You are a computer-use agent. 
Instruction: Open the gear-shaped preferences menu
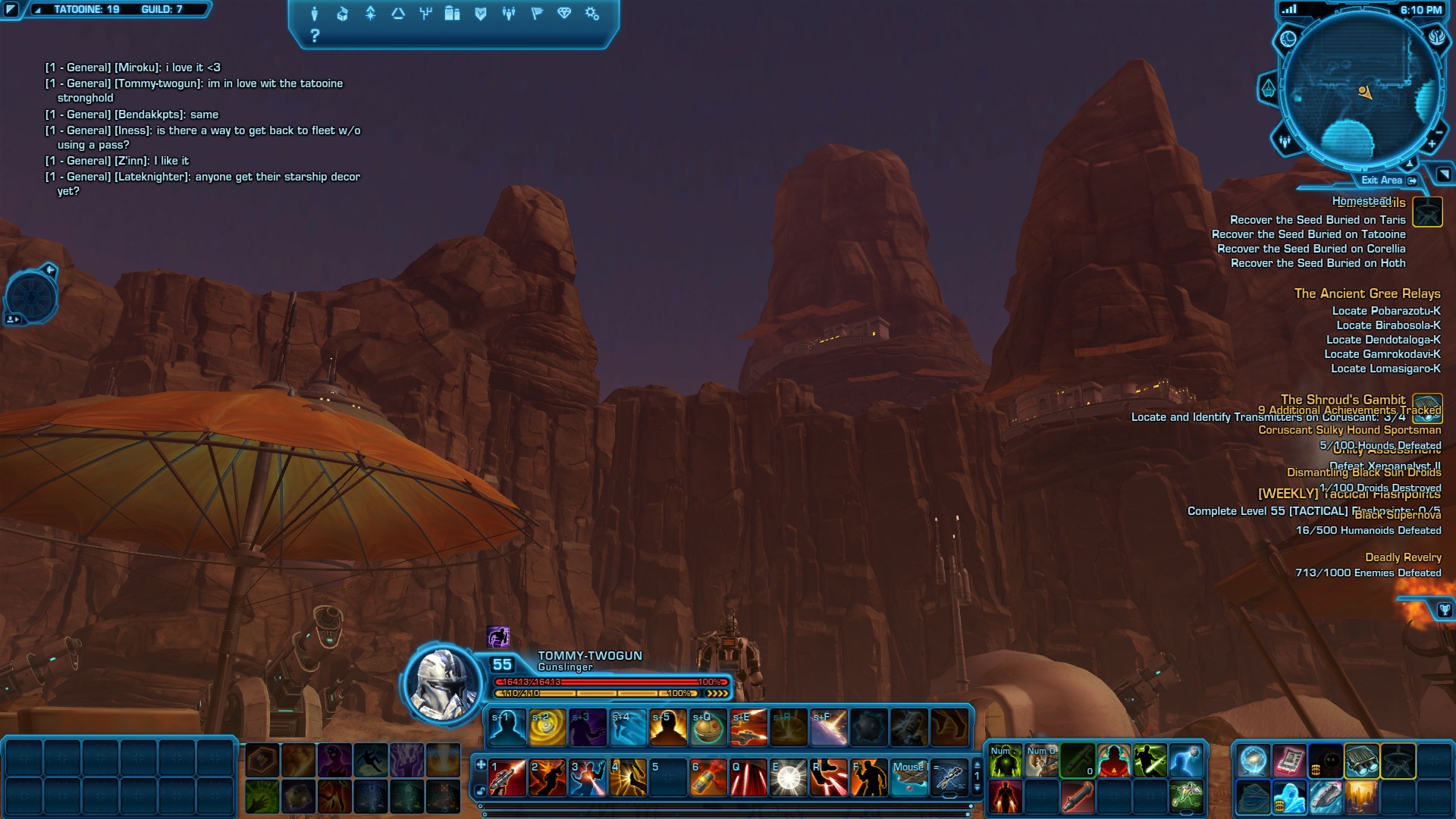(x=592, y=14)
